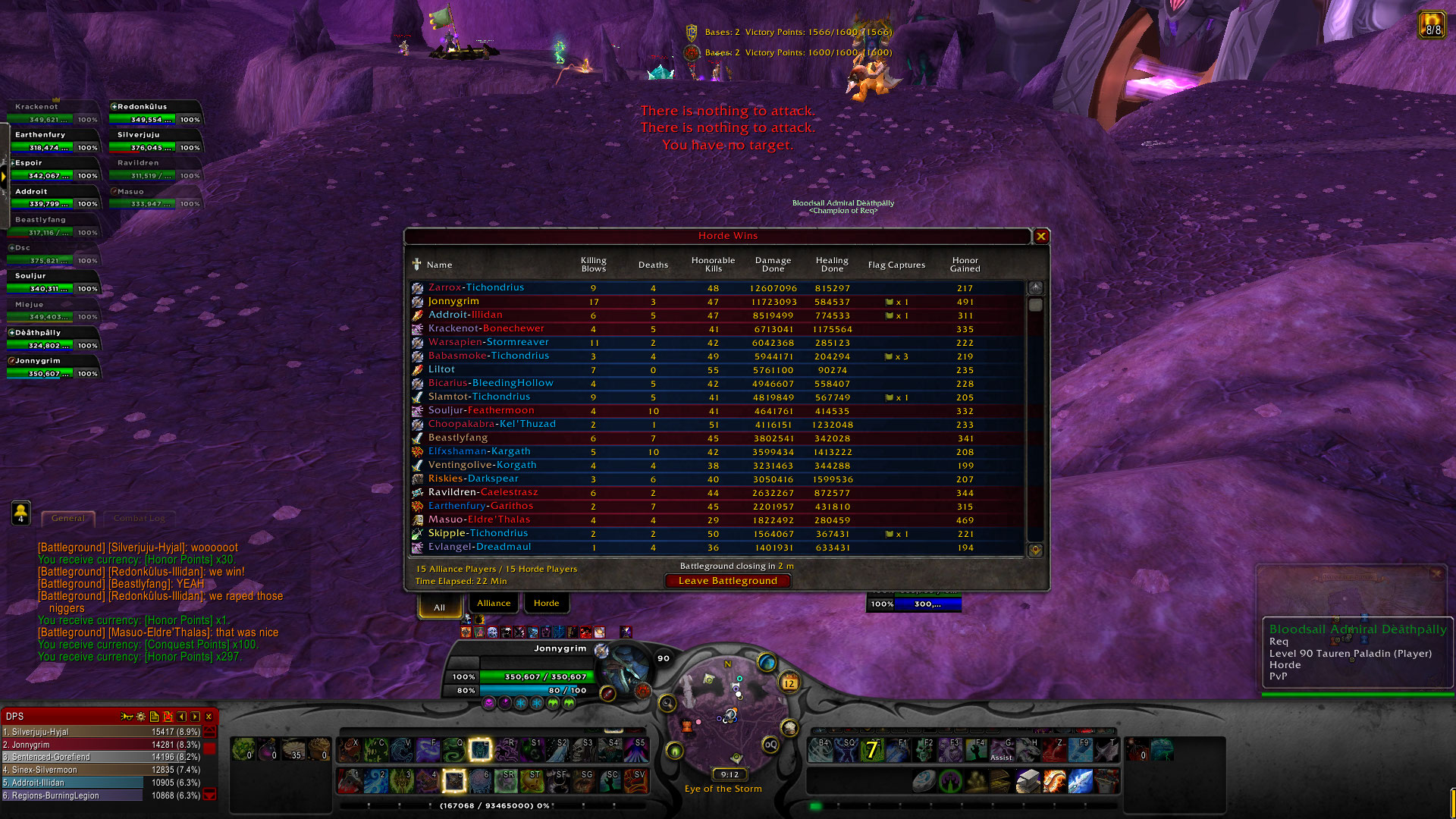Image resolution: width=1456 pixels, height=819 pixels.
Task: Select the world map globe on the minimap
Action: (767, 663)
